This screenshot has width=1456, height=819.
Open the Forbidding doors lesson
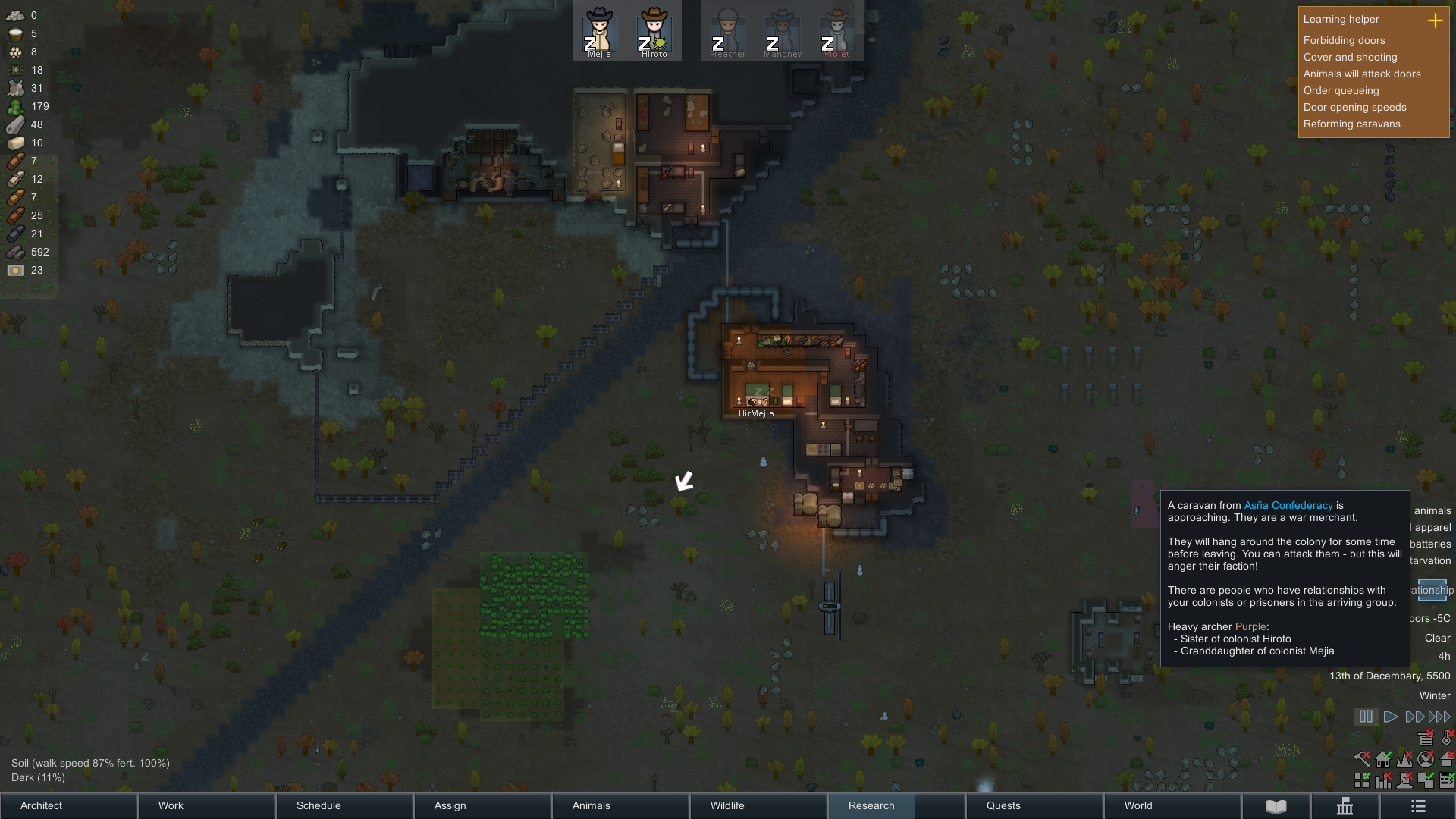click(1344, 40)
